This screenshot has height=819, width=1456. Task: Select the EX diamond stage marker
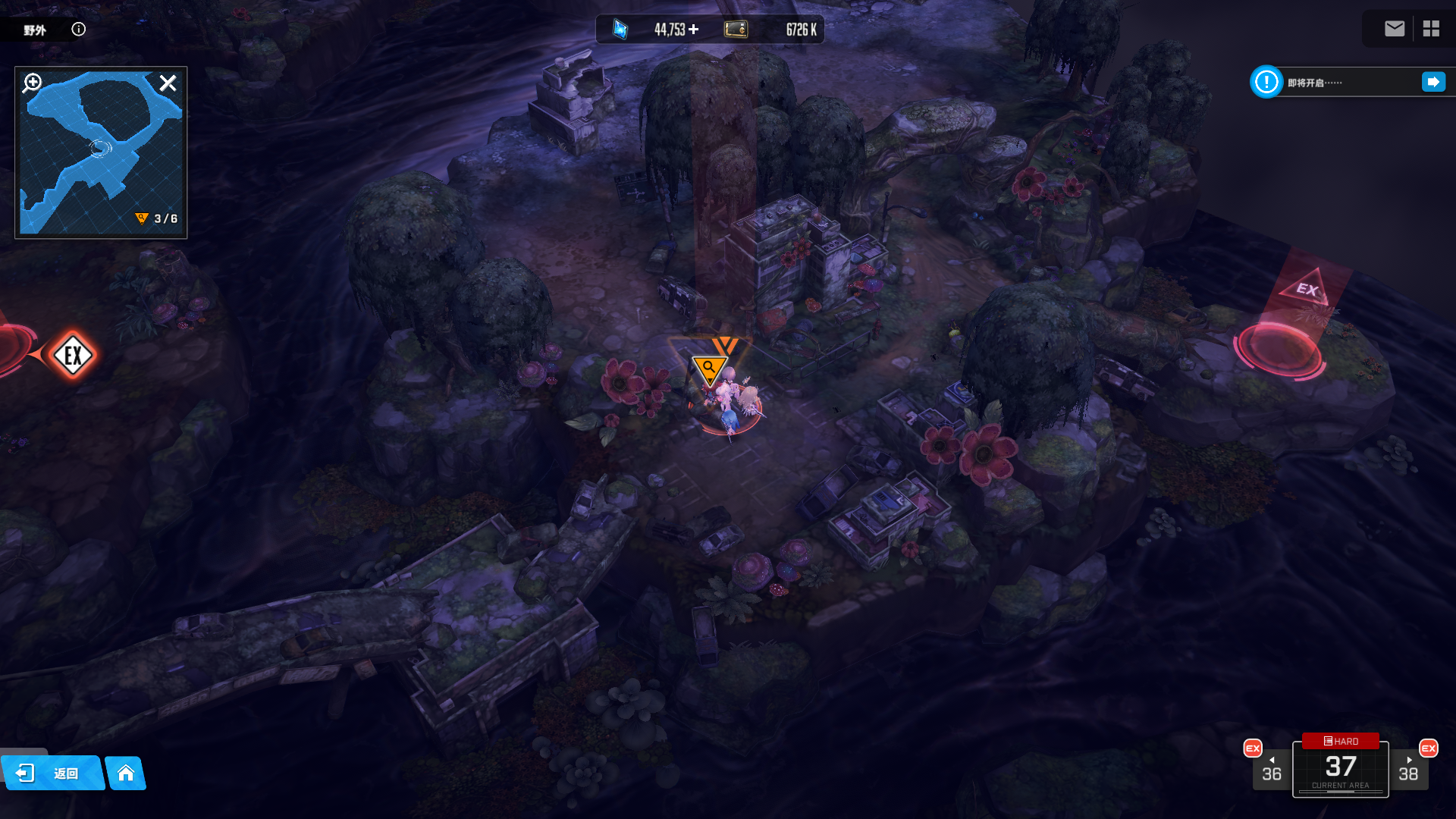pos(73,355)
